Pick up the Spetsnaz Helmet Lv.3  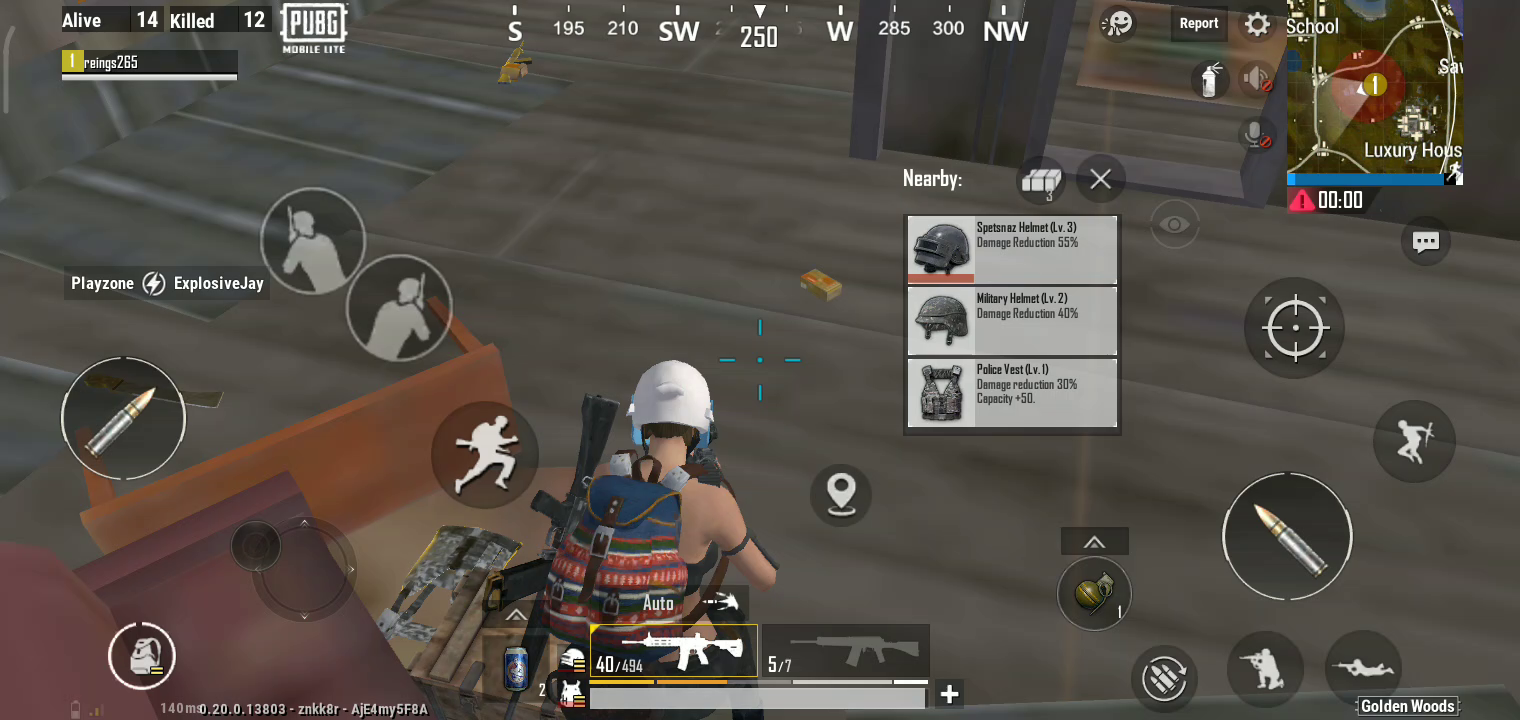[x=1012, y=249]
